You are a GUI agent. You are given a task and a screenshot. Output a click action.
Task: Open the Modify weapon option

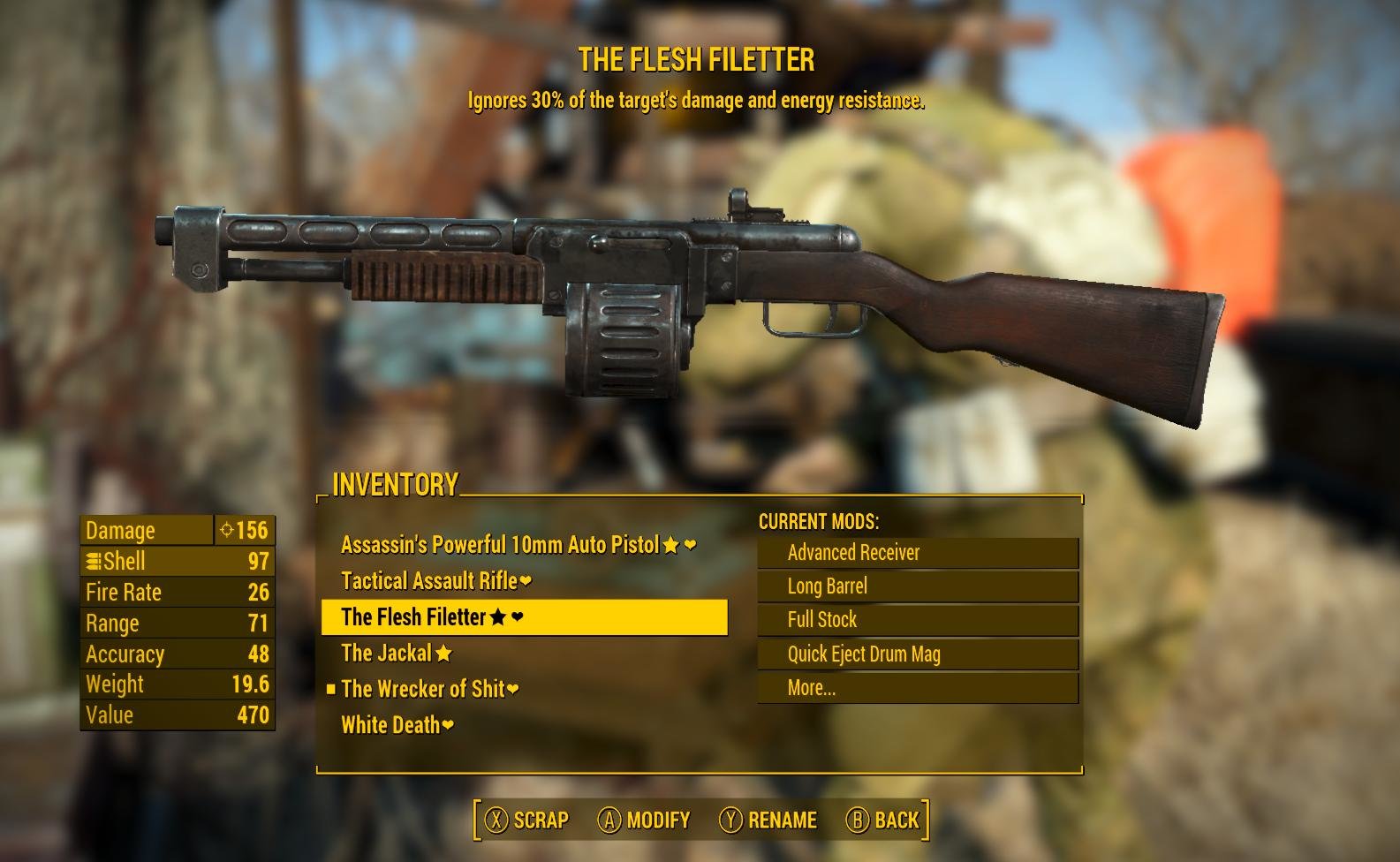tap(644, 820)
